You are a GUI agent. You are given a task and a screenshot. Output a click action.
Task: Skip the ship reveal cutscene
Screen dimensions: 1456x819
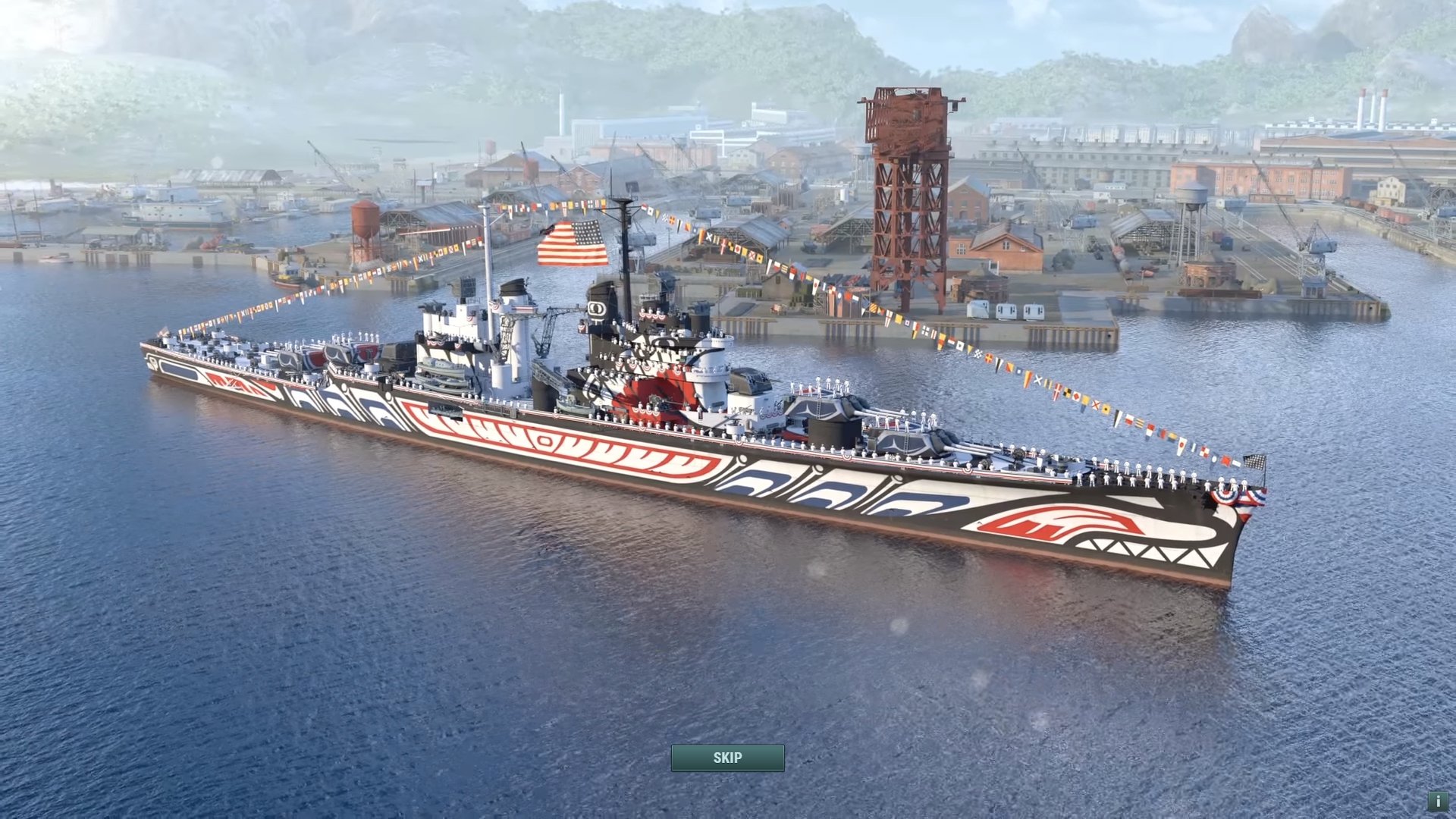727,758
